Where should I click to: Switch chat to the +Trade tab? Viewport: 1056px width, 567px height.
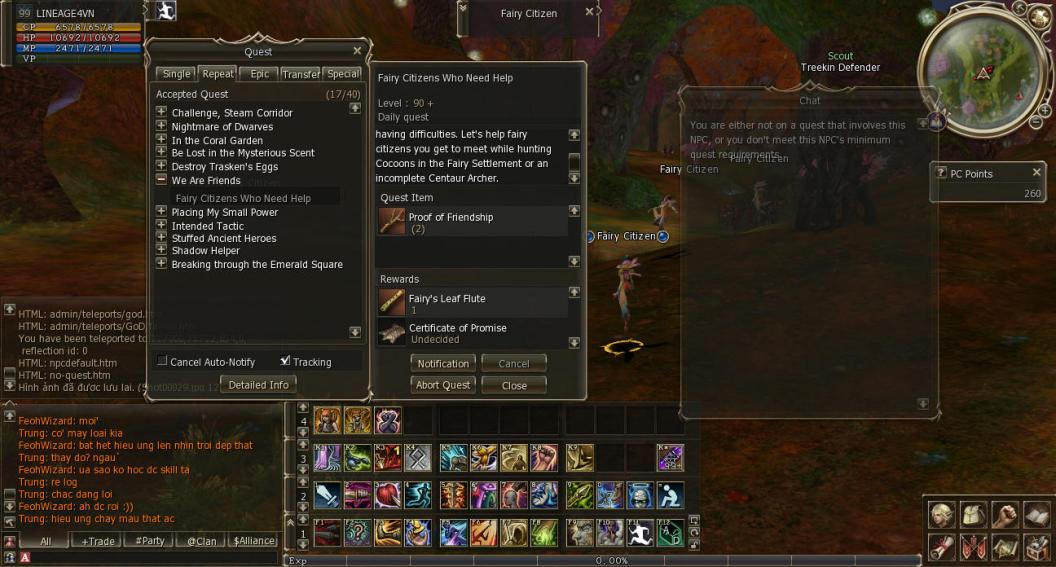click(98, 541)
